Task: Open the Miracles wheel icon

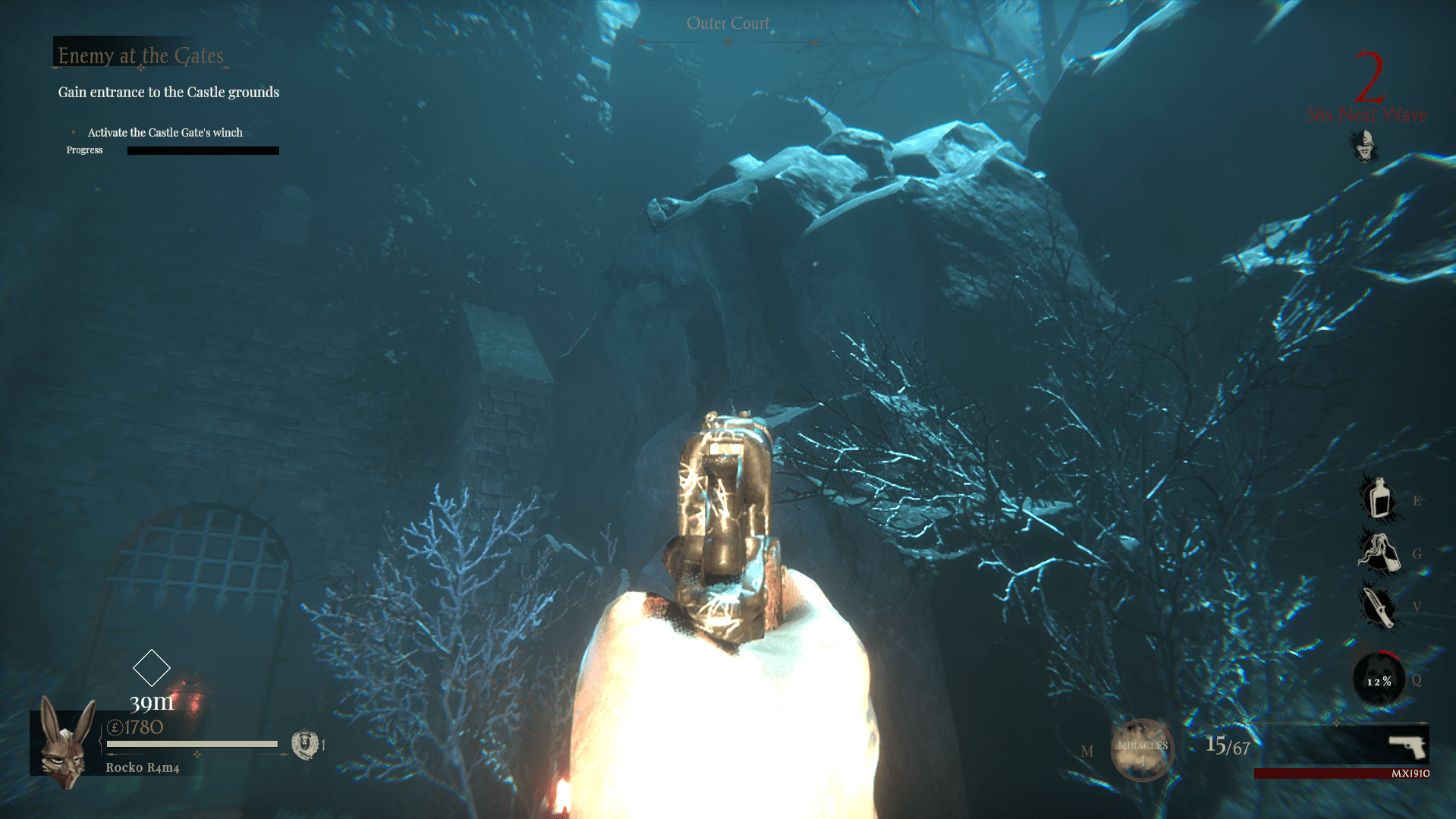Action: pyautogui.click(x=1142, y=750)
